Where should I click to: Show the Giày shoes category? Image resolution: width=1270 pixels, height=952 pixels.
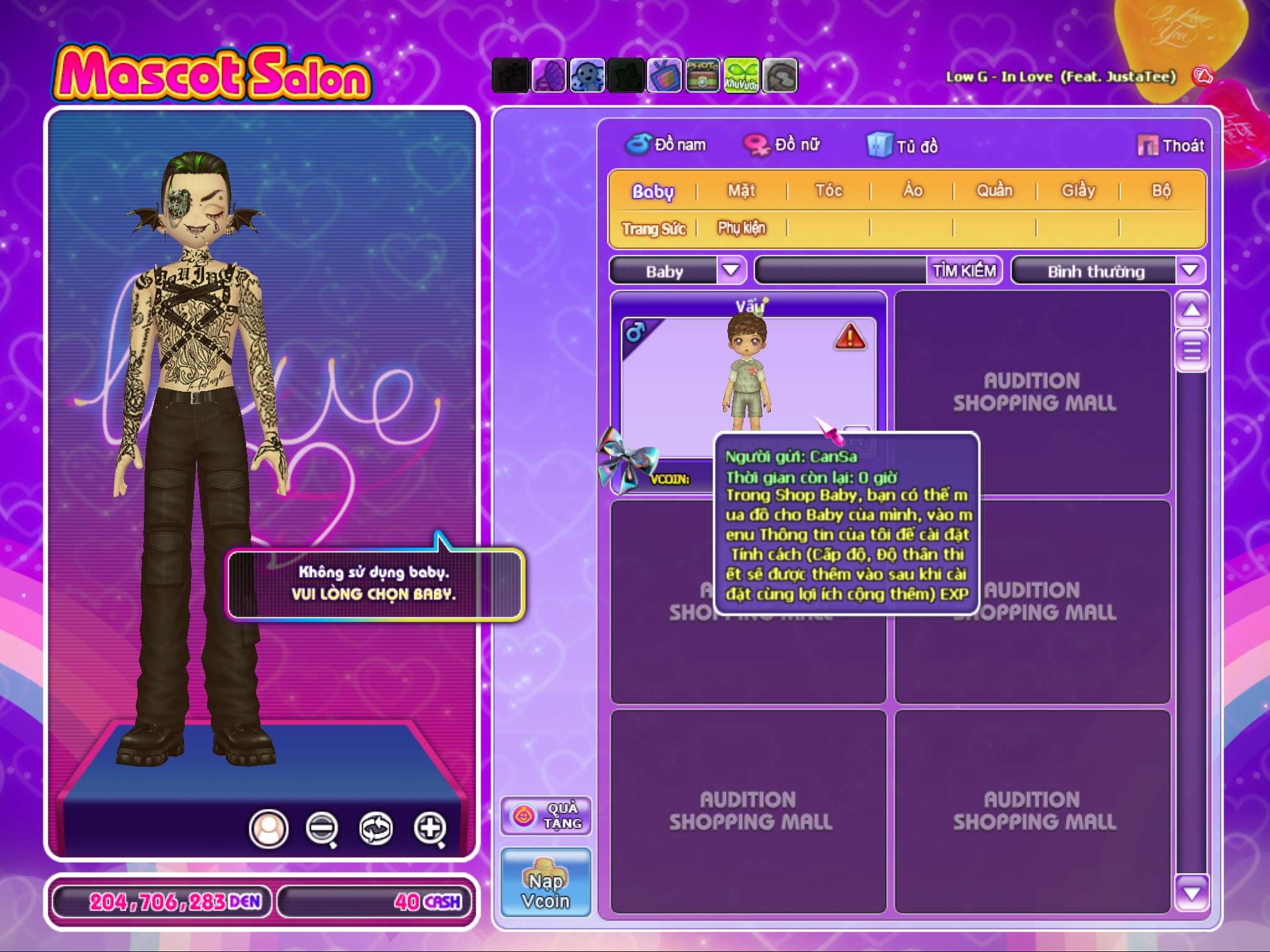[x=1078, y=191]
